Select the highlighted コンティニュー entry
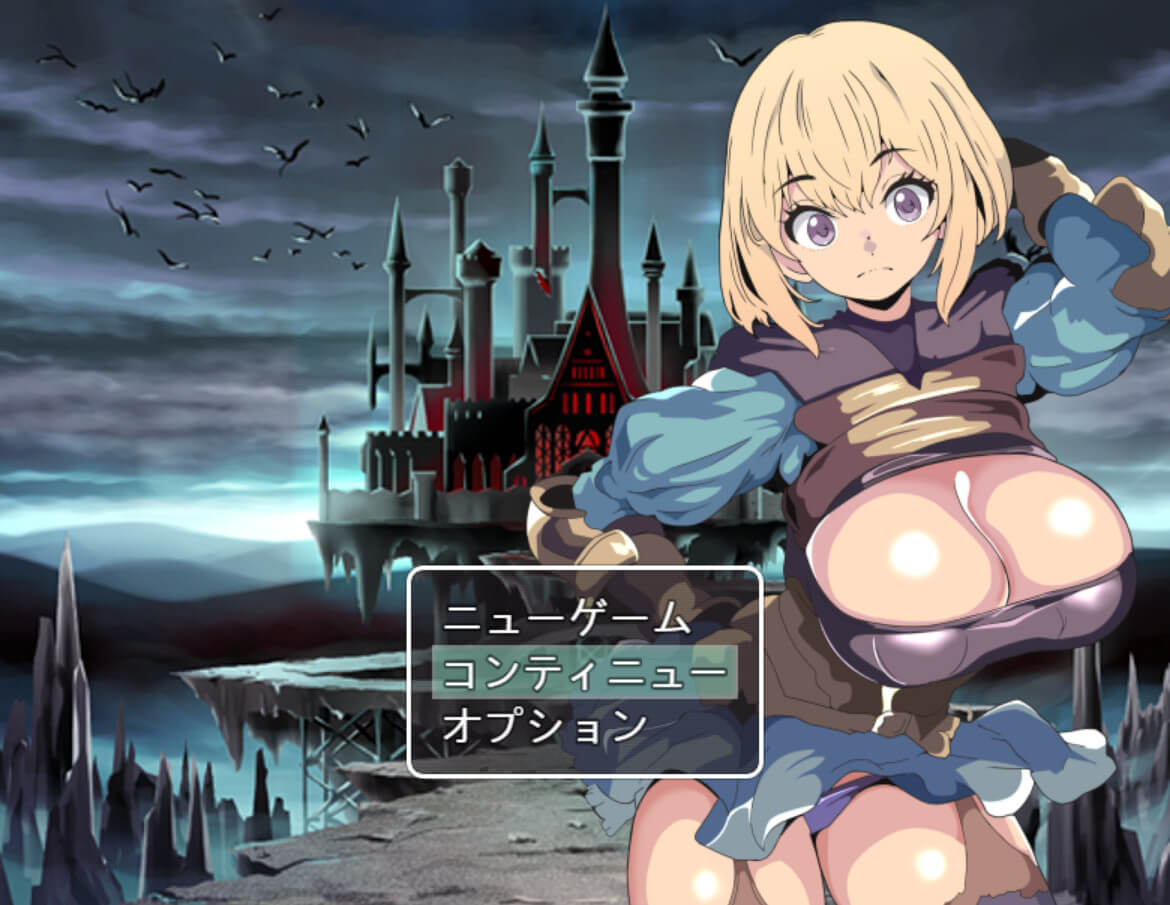 pyautogui.click(x=584, y=672)
